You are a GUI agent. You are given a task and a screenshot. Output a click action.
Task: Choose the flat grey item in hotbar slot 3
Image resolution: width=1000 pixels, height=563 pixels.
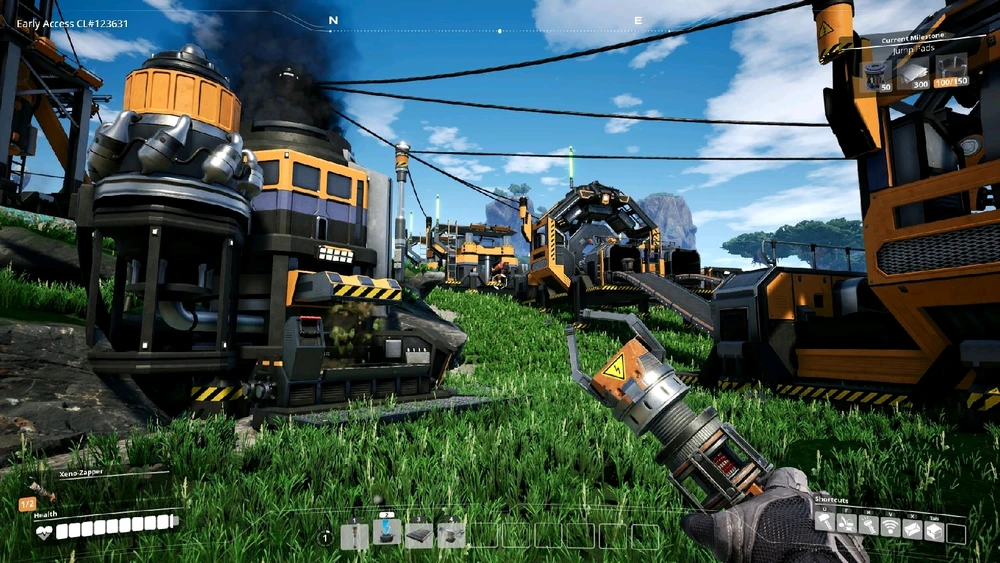[x=419, y=536]
